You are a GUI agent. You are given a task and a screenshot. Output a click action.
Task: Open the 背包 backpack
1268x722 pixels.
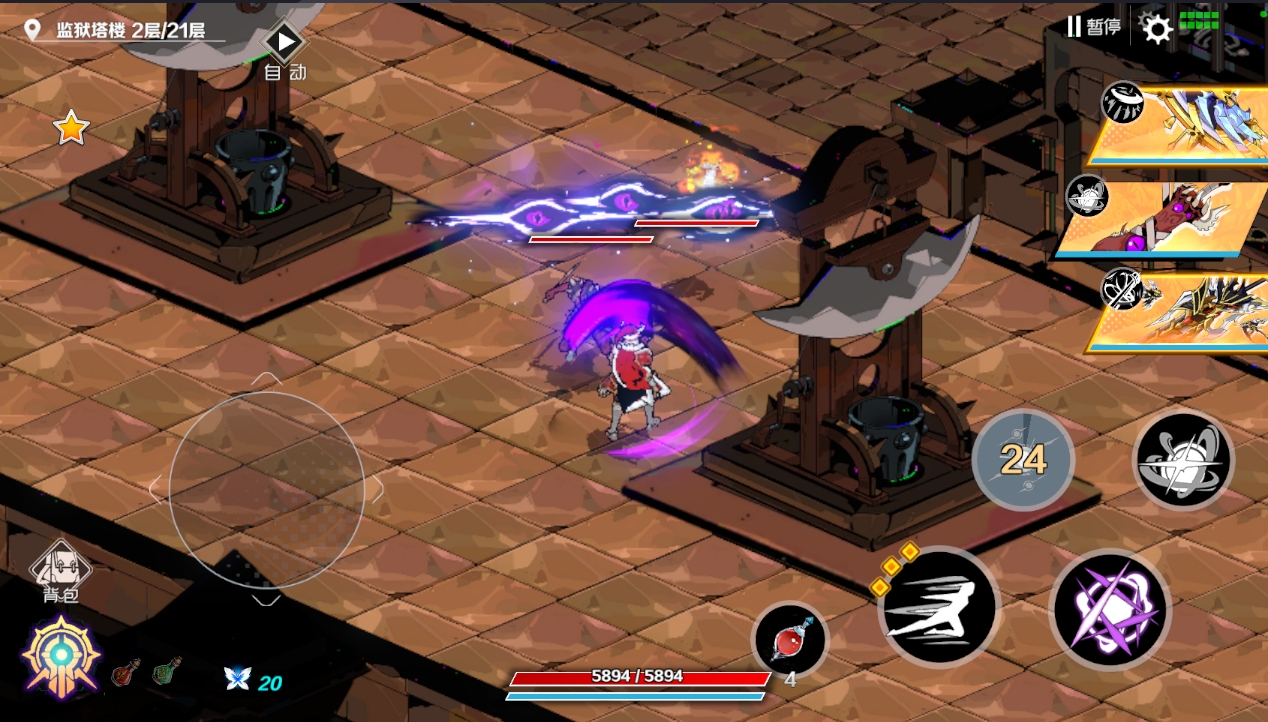point(61,573)
